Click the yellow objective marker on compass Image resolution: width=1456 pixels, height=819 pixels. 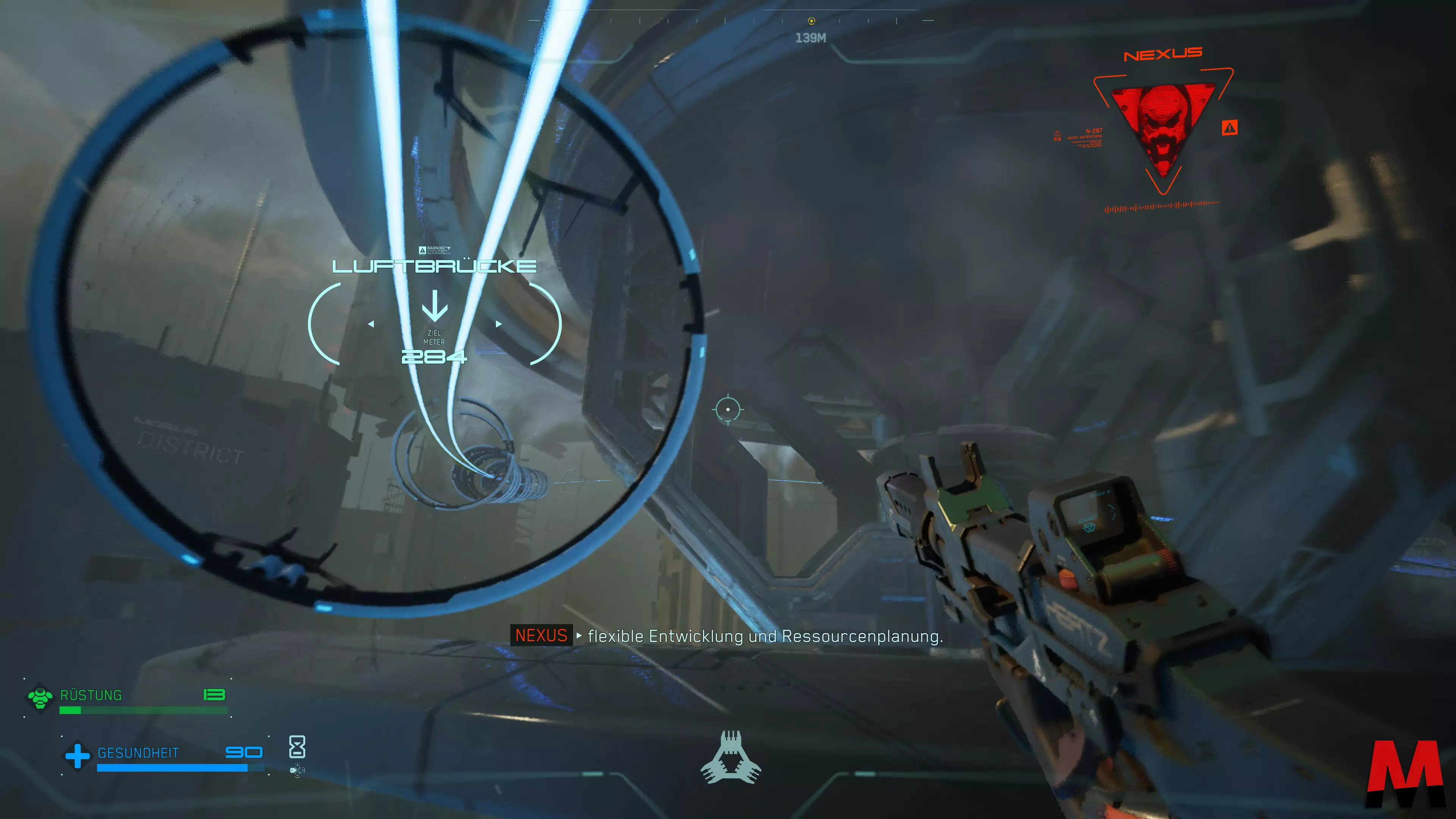[x=812, y=21]
